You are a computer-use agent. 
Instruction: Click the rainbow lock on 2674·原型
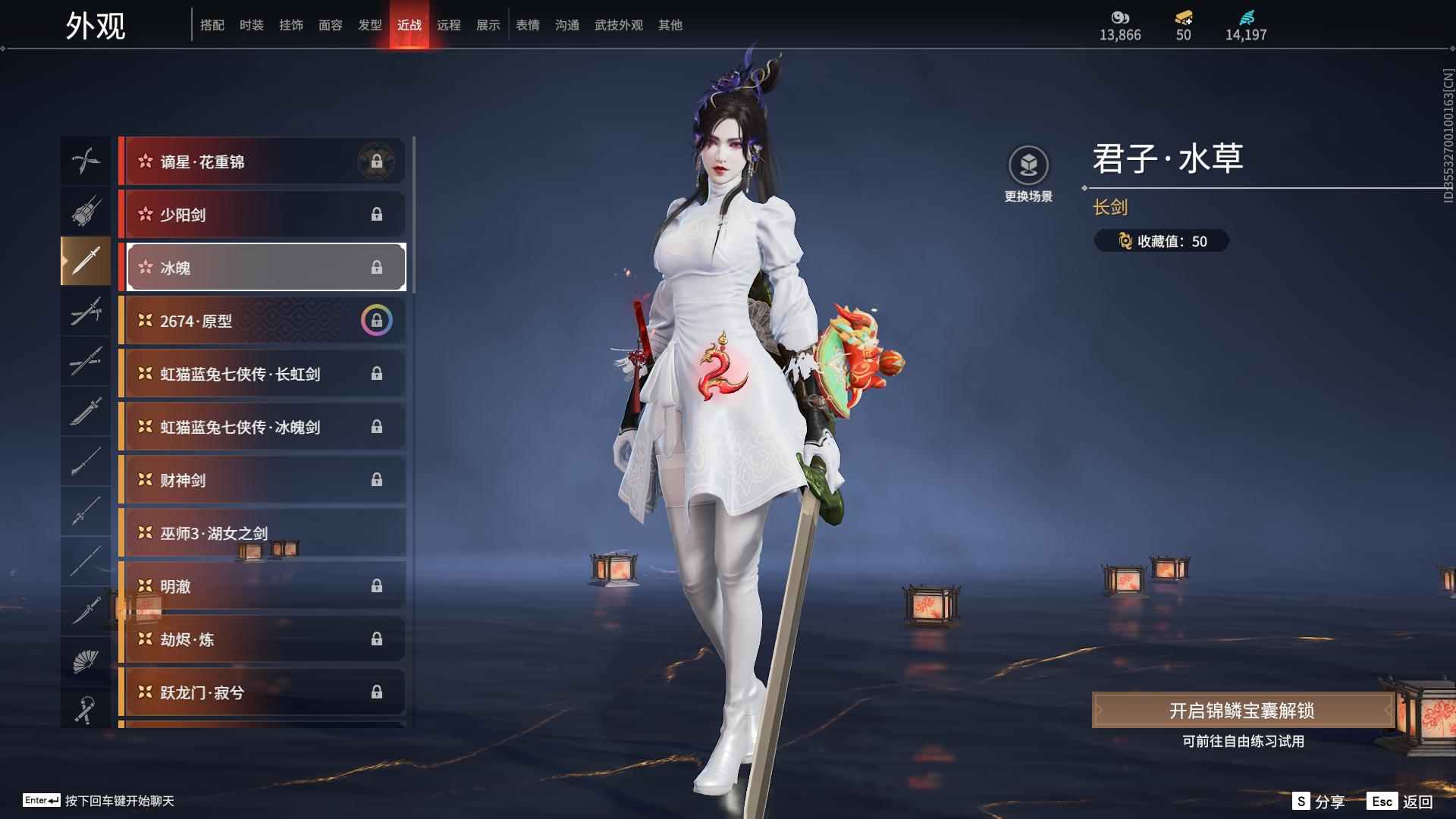[378, 319]
